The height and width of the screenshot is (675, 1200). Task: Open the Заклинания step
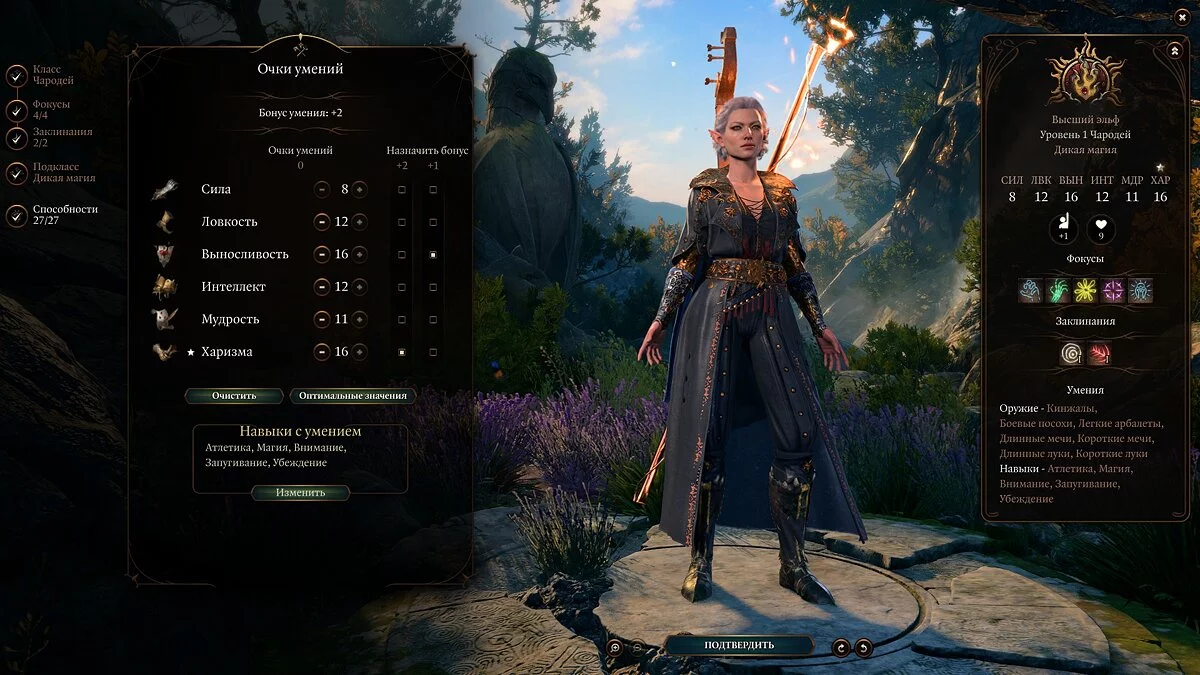click(17, 138)
